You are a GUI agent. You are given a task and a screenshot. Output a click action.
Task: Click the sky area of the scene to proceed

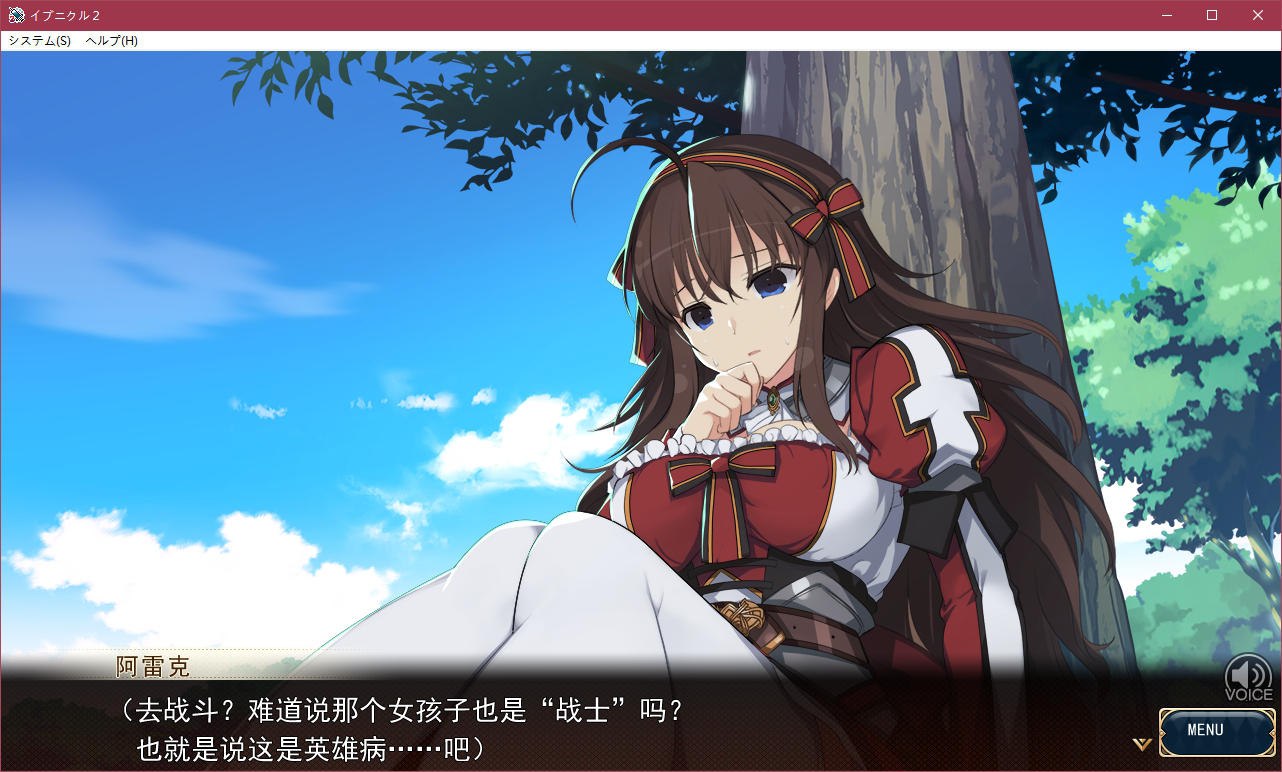pyautogui.click(x=250, y=200)
